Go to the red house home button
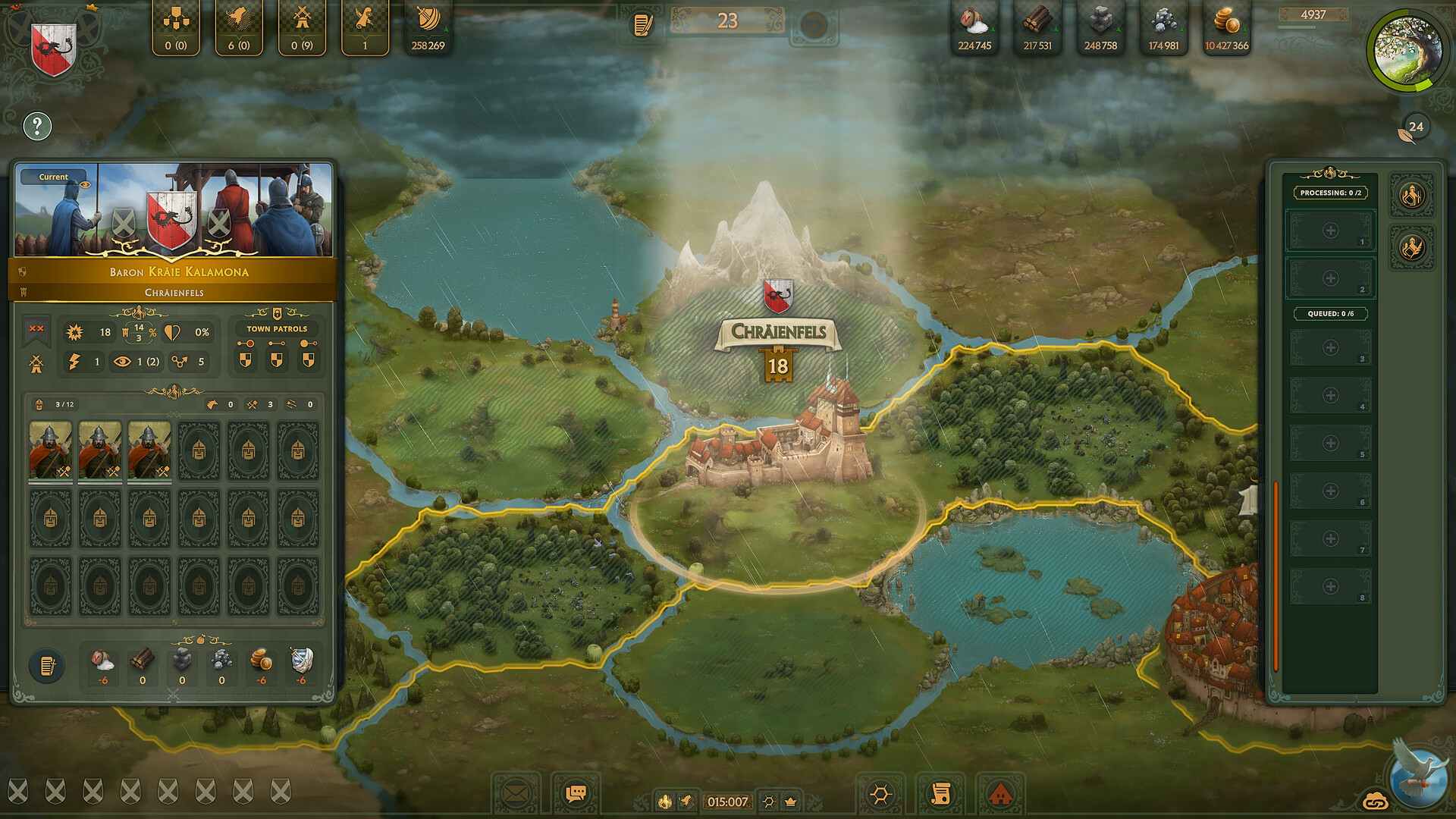Screen dimensions: 1456x819 point(1000,794)
